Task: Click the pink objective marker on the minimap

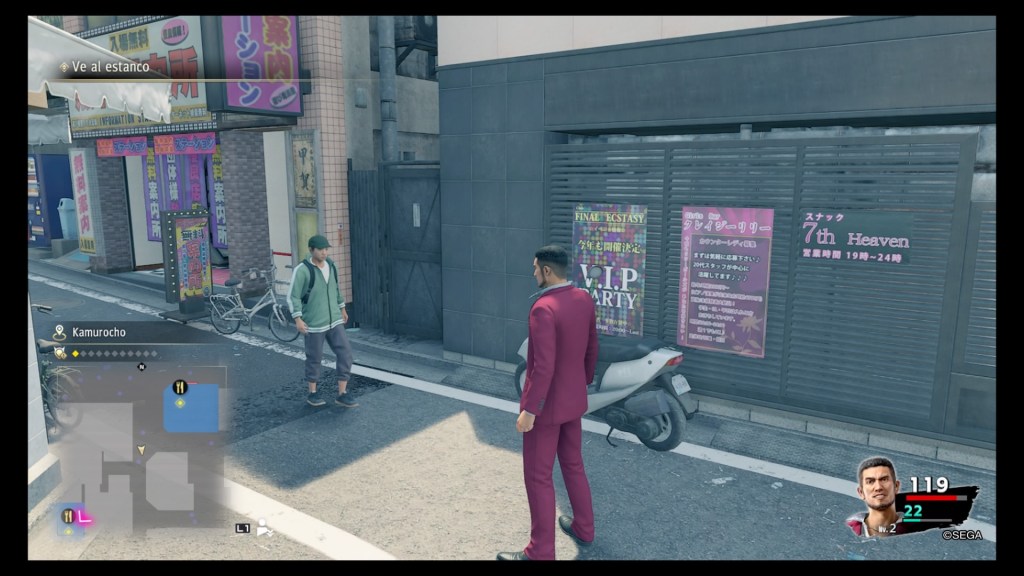Action: [85, 517]
